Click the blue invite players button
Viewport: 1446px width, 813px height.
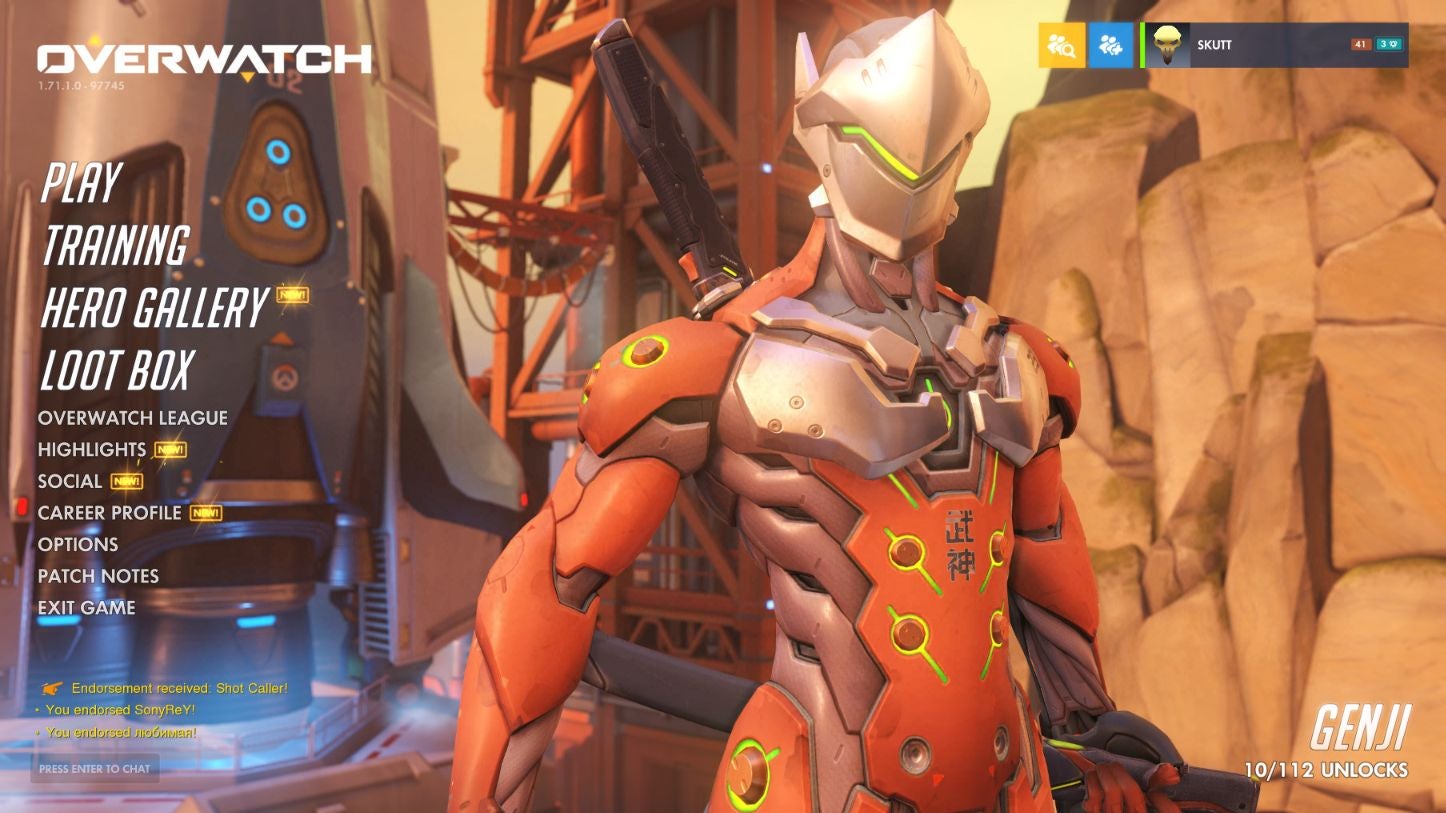1110,45
